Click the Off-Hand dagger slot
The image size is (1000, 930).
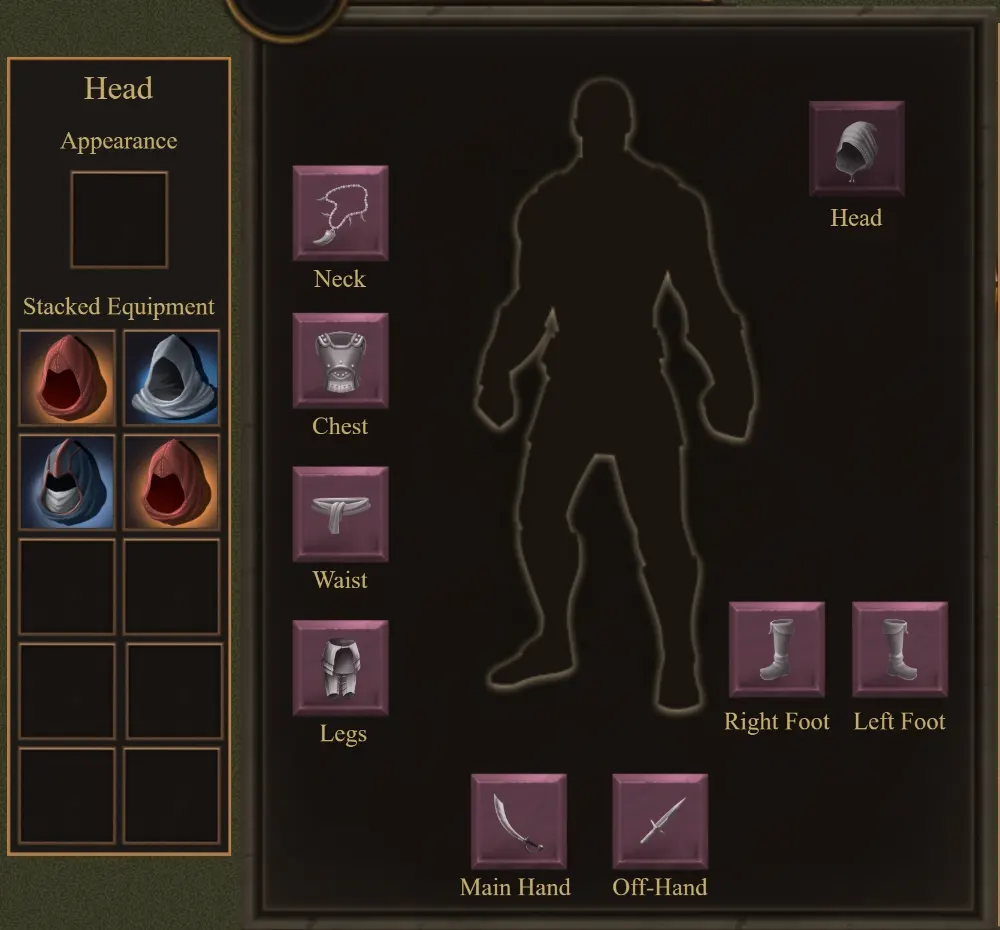click(x=660, y=821)
